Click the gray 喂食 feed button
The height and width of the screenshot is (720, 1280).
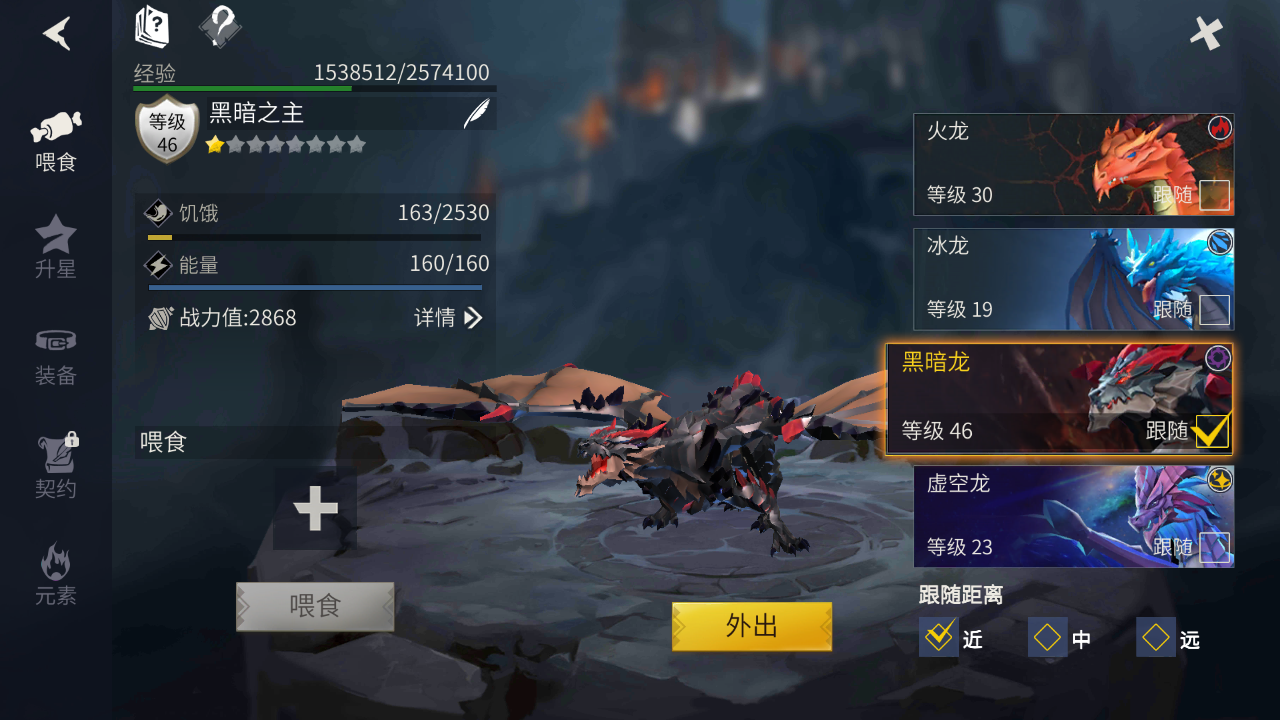point(315,607)
